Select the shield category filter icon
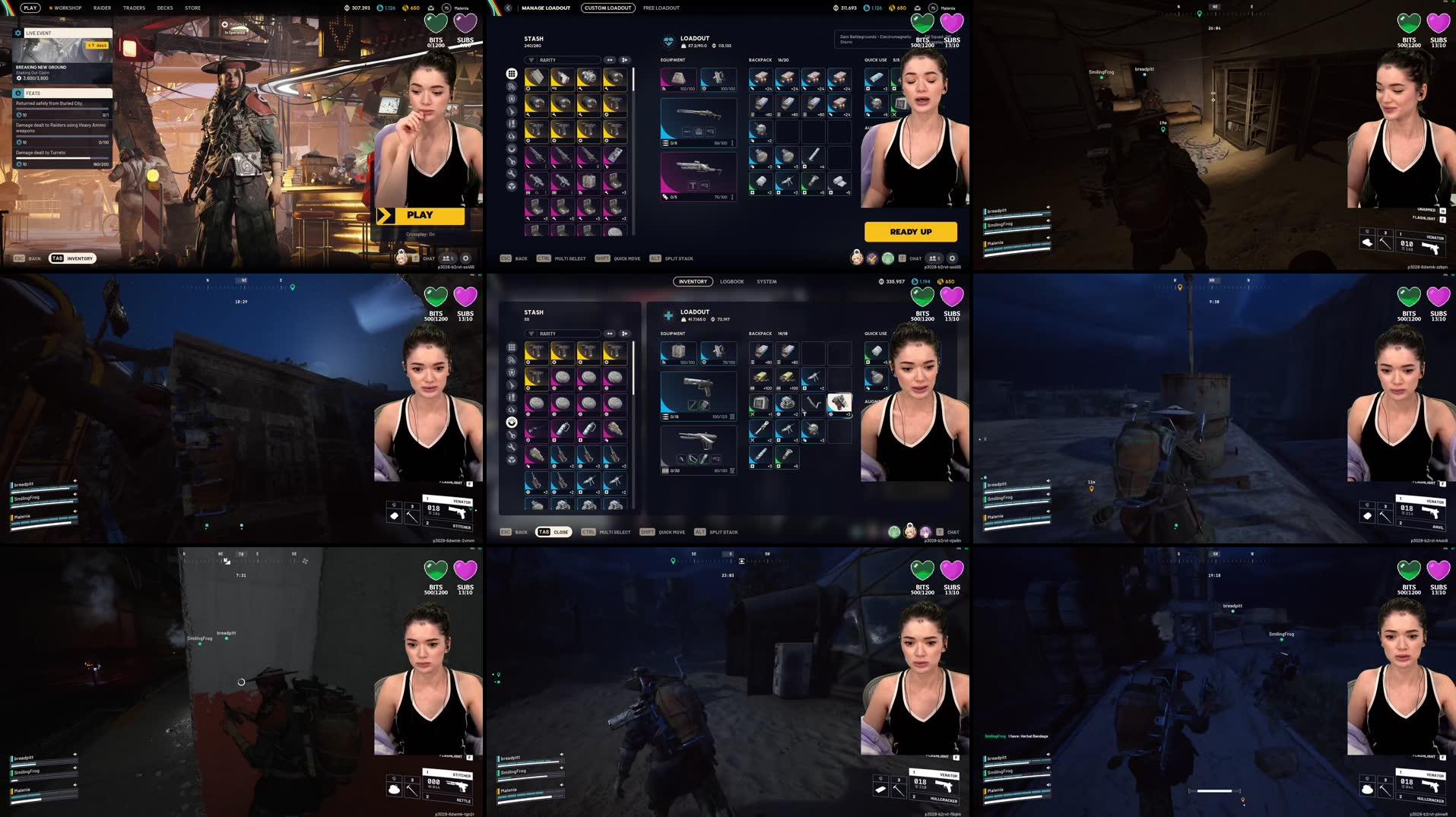Viewport: 1456px width, 817px height. coord(511,100)
